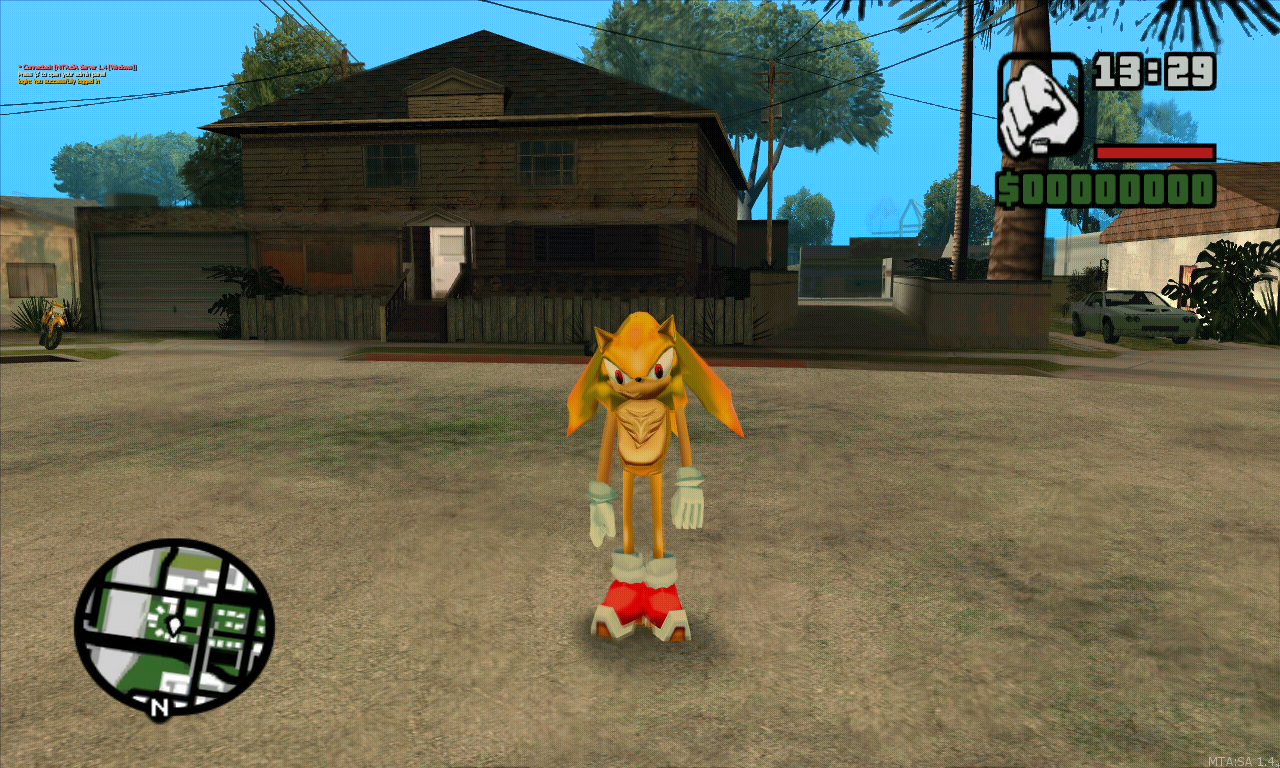Click the attic window atop the house
Viewport: 1280px width, 768px height.
(455, 95)
